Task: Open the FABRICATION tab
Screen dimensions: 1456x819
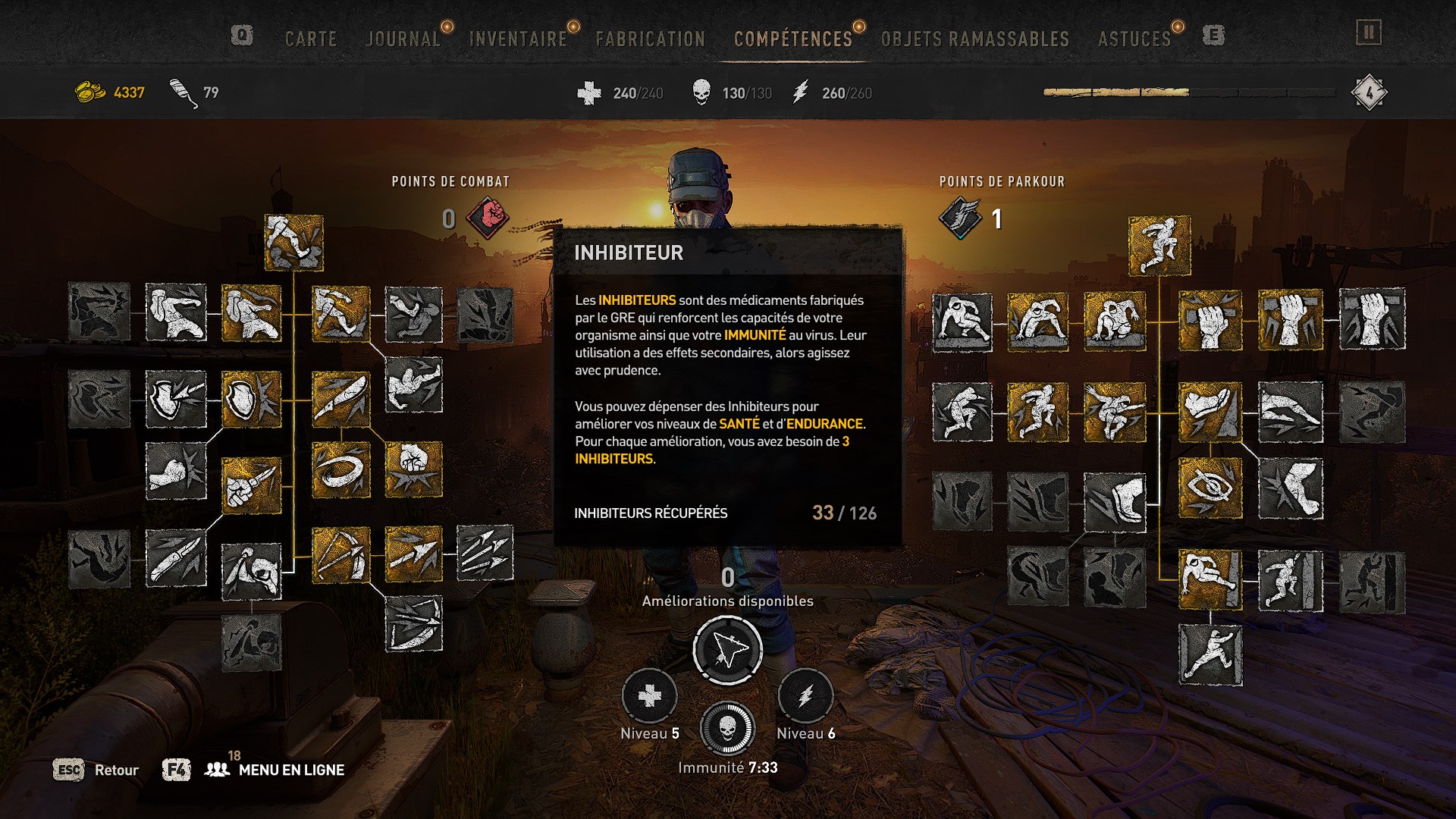Action: coord(651,38)
